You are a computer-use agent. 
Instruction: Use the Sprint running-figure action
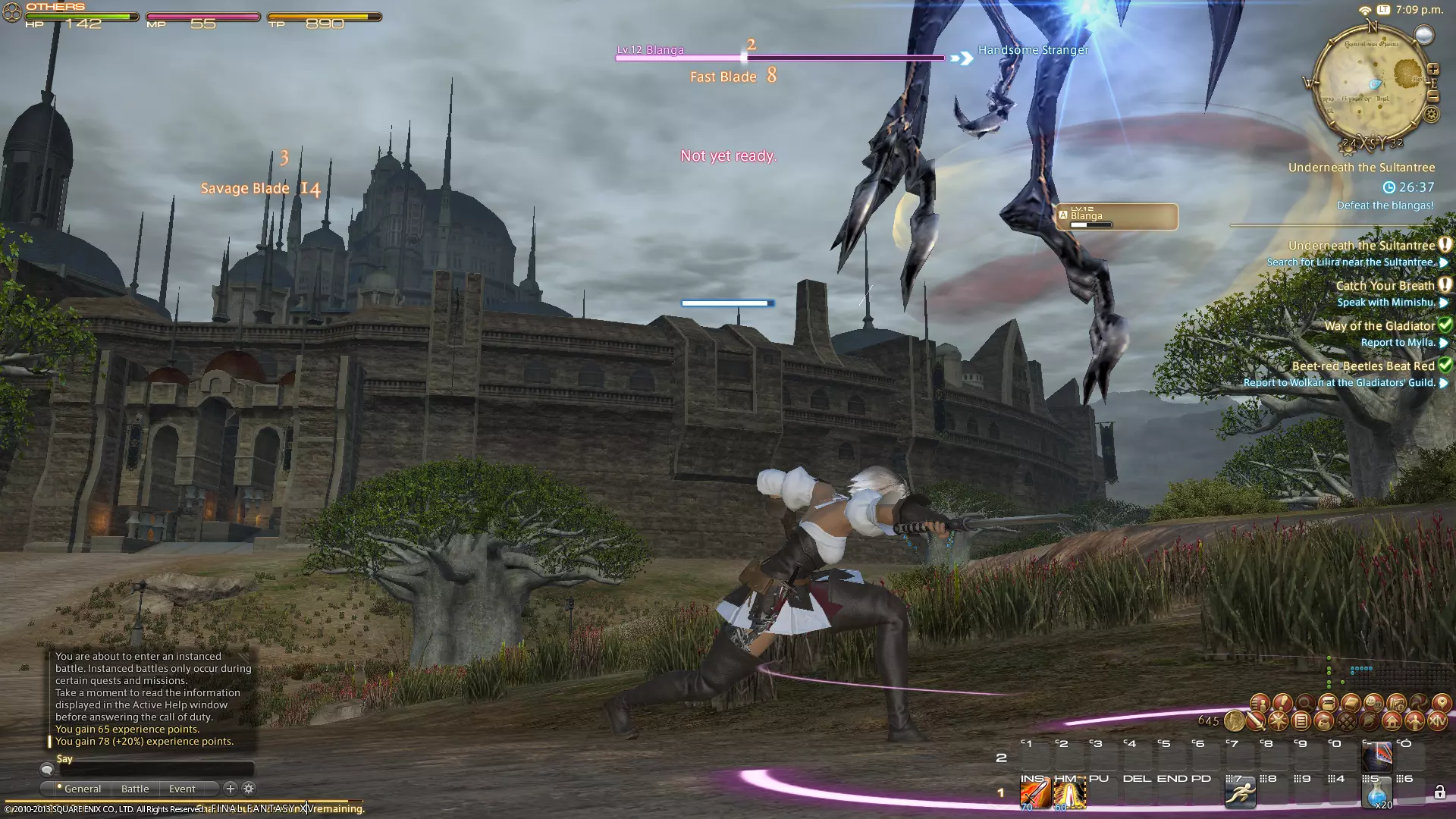(x=1240, y=794)
